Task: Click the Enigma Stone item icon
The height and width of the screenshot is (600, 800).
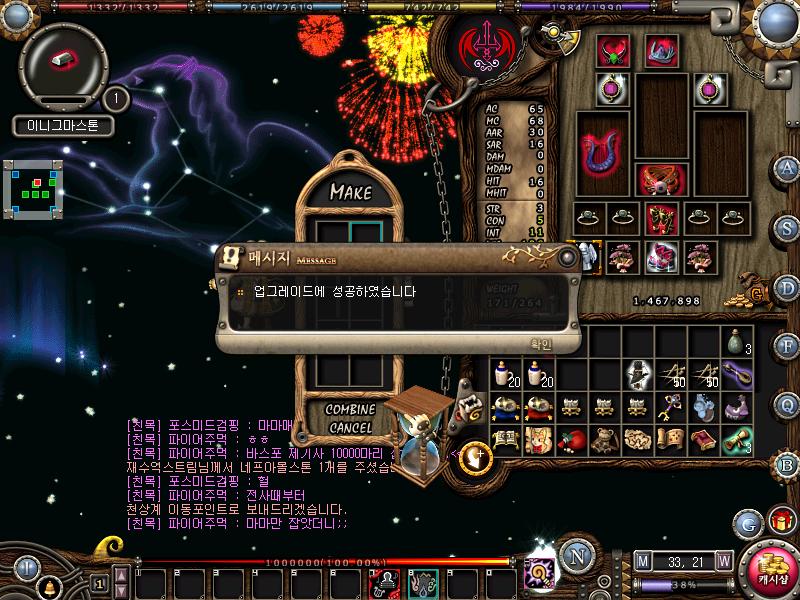Action: point(63,60)
